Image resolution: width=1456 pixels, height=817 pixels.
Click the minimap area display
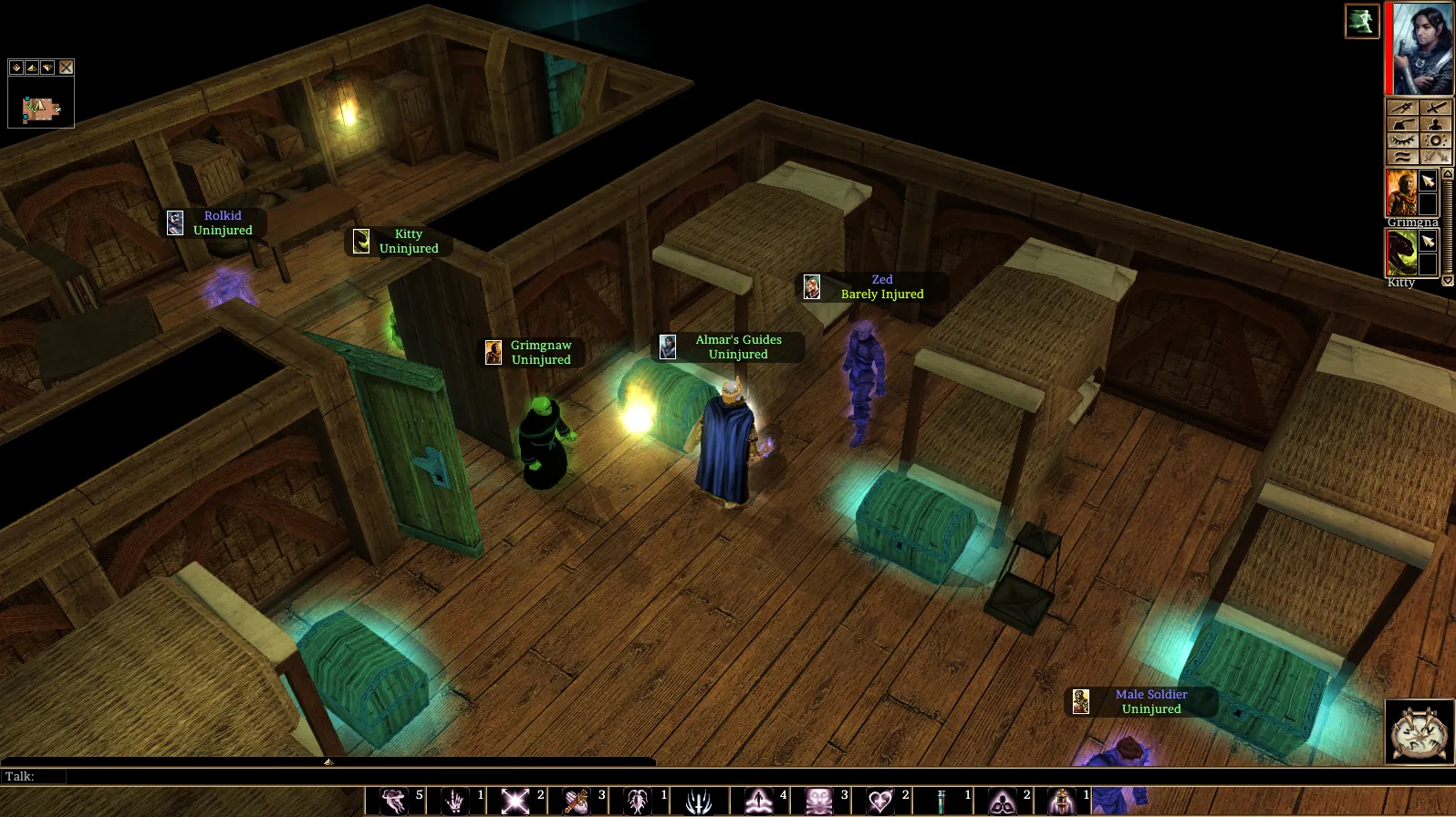[41, 109]
